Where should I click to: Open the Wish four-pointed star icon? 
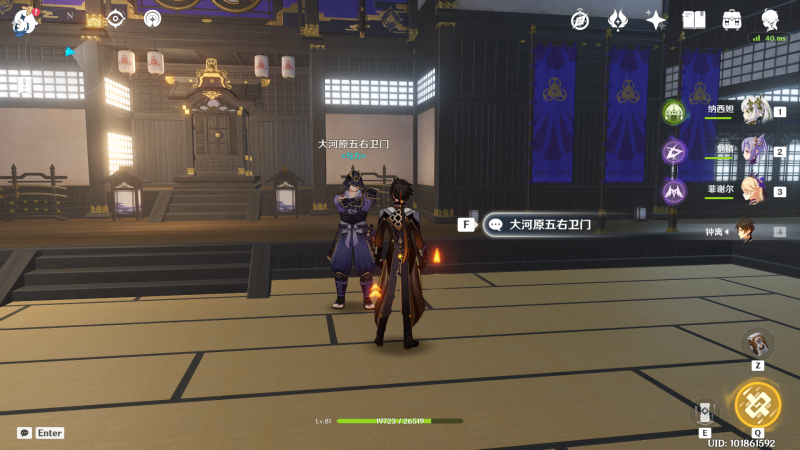tap(656, 20)
